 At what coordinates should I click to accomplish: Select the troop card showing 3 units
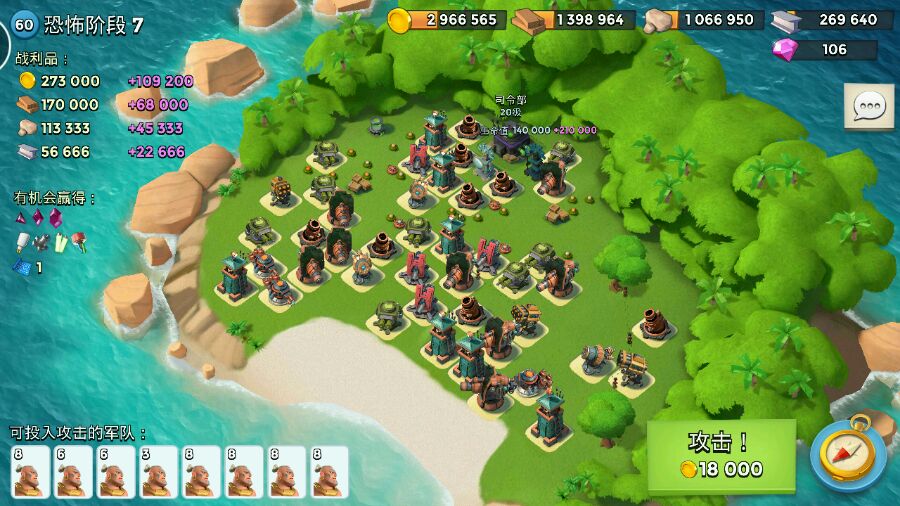[x=158, y=471]
